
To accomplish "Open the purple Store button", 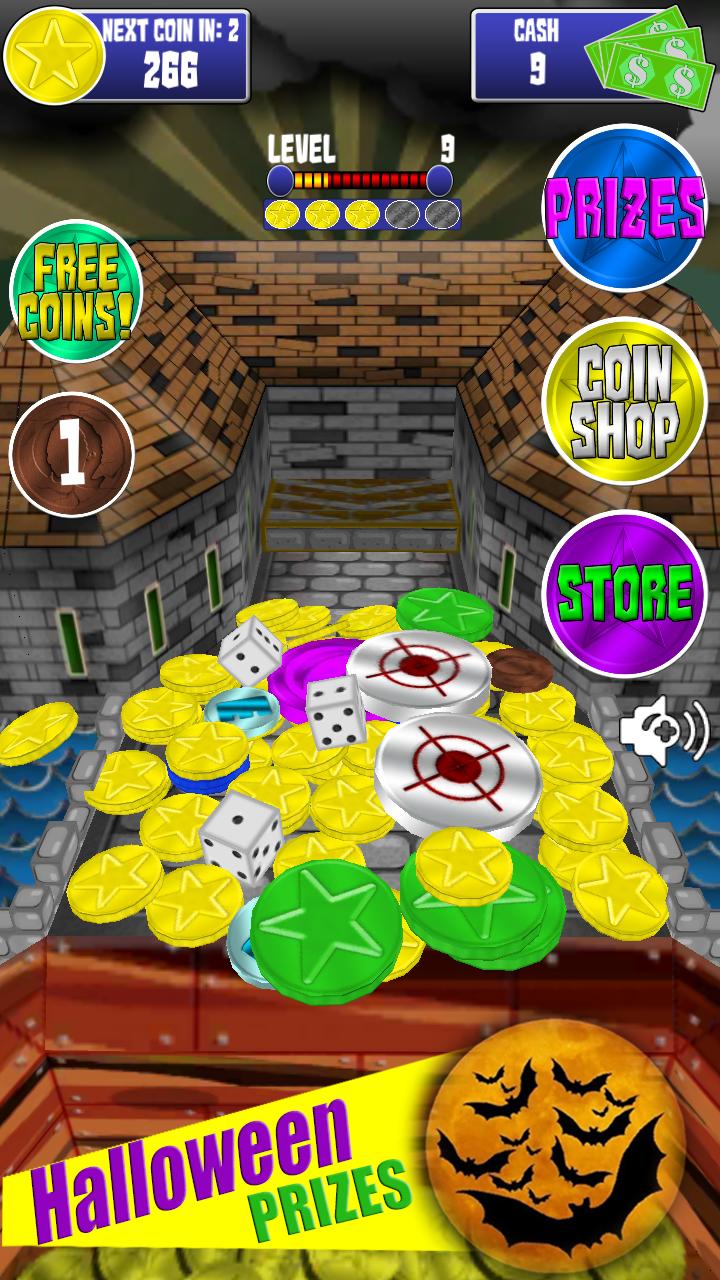I will [x=625, y=593].
